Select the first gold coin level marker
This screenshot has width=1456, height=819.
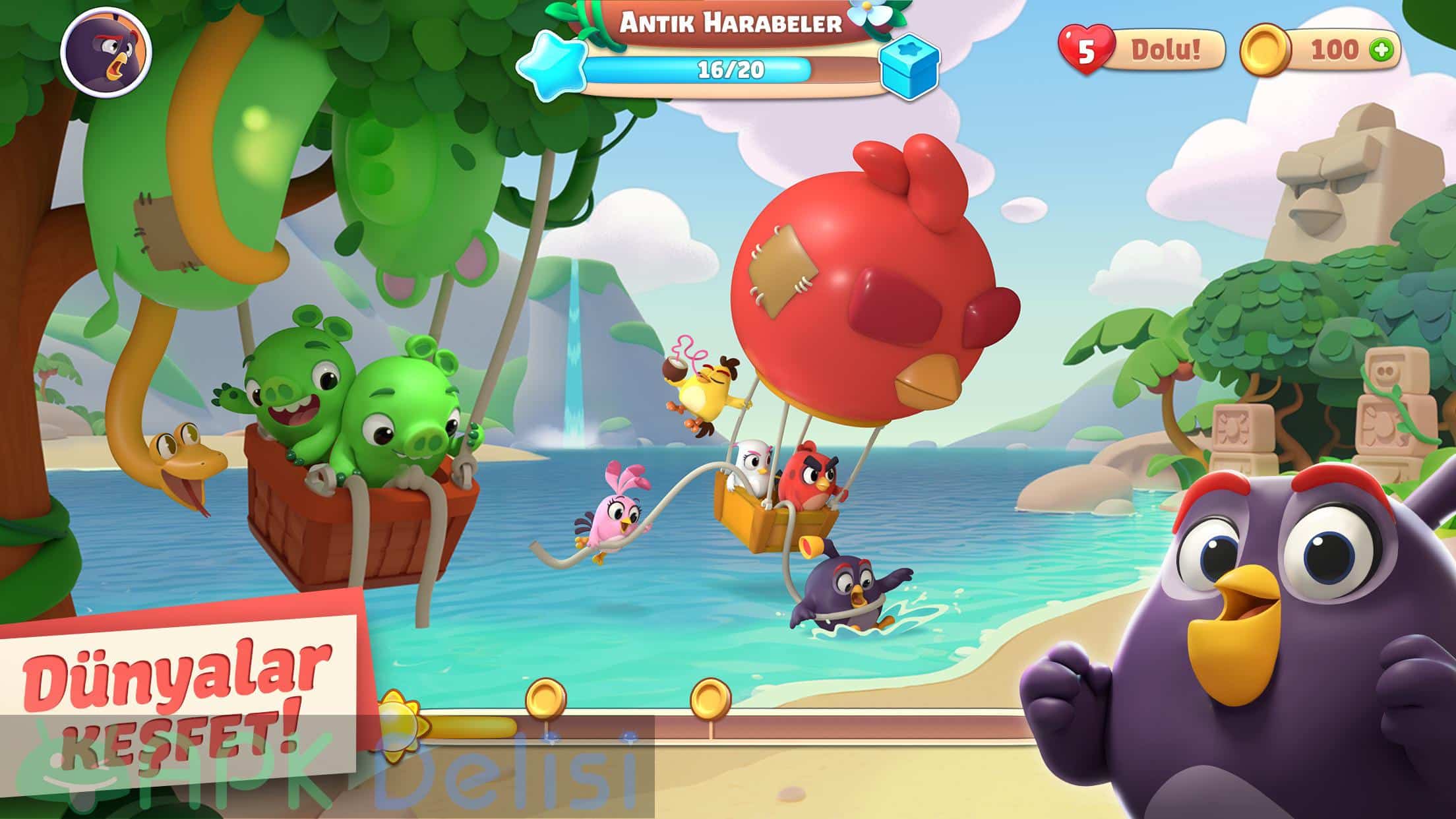[x=545, y=698]
